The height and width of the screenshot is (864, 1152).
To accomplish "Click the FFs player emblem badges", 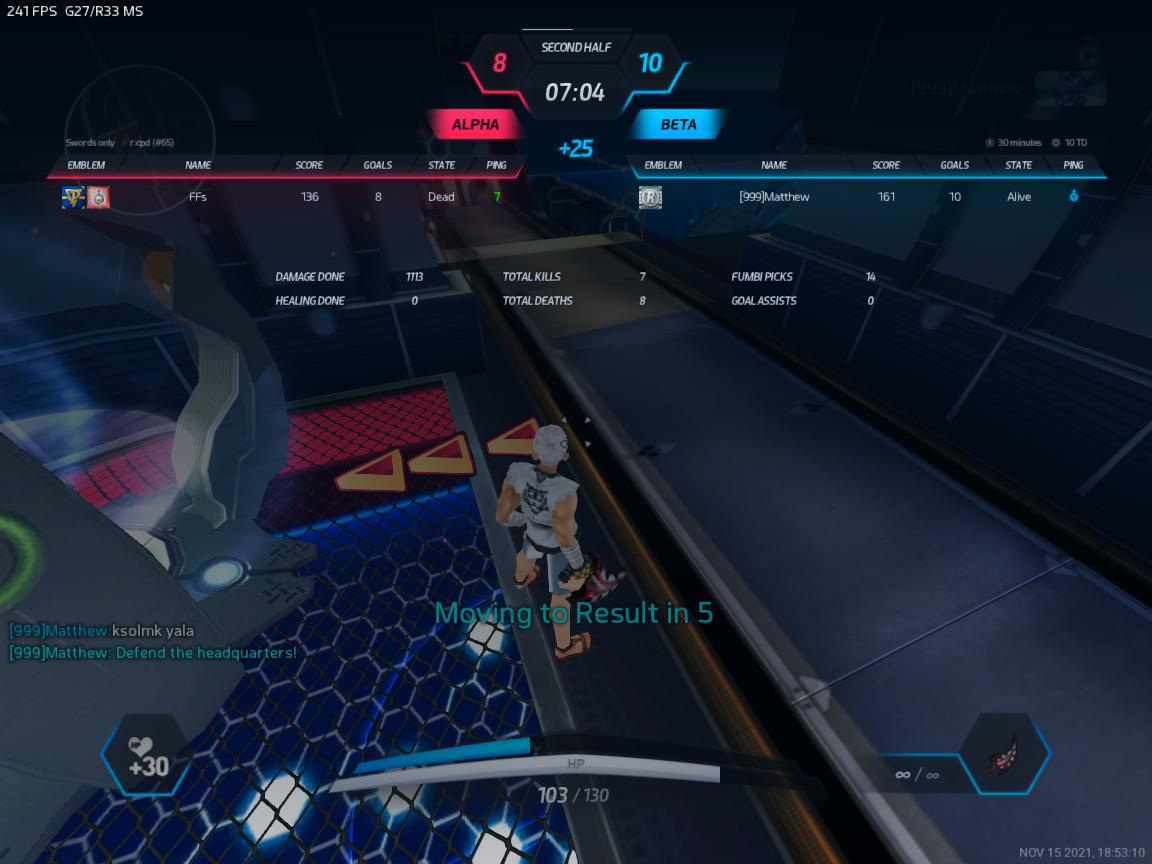I will 86,197.
